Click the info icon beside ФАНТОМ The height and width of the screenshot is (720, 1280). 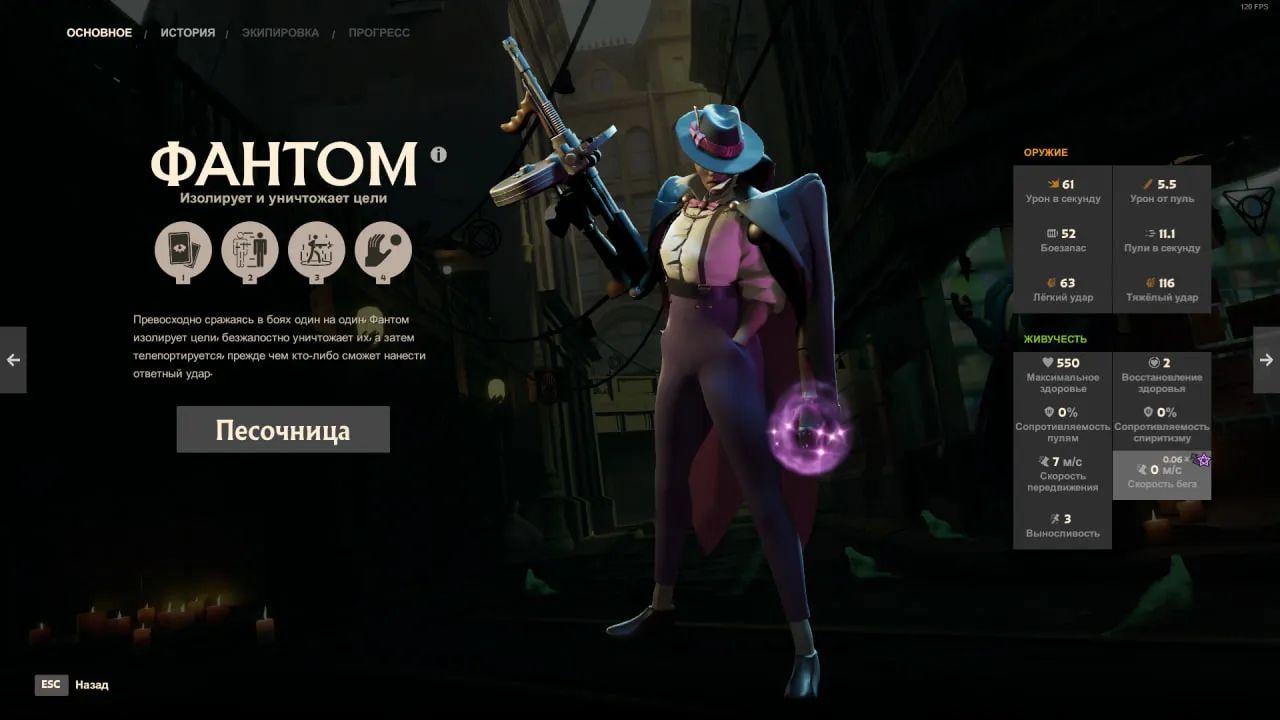pos(438,155)
